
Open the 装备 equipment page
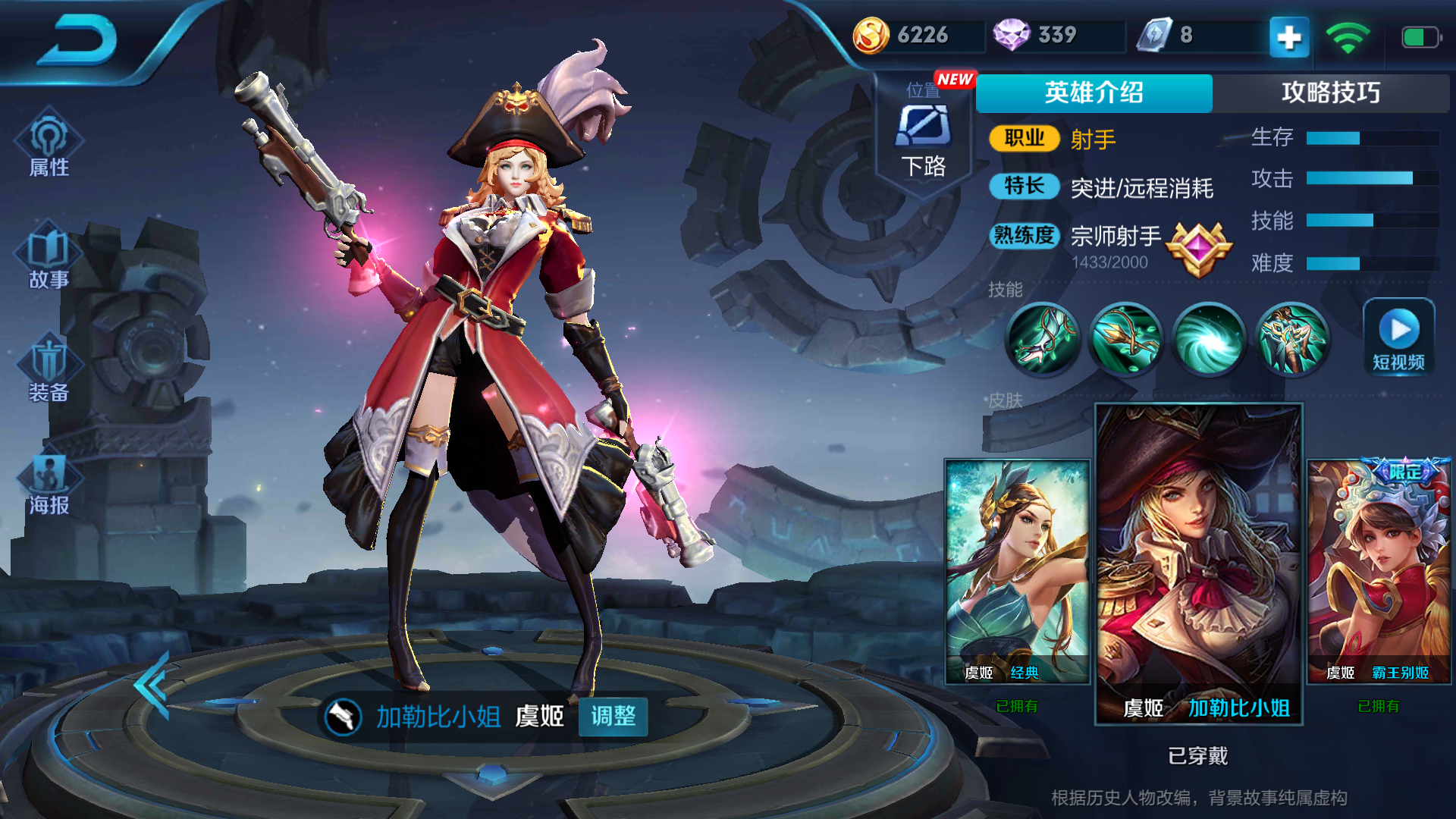49,370
